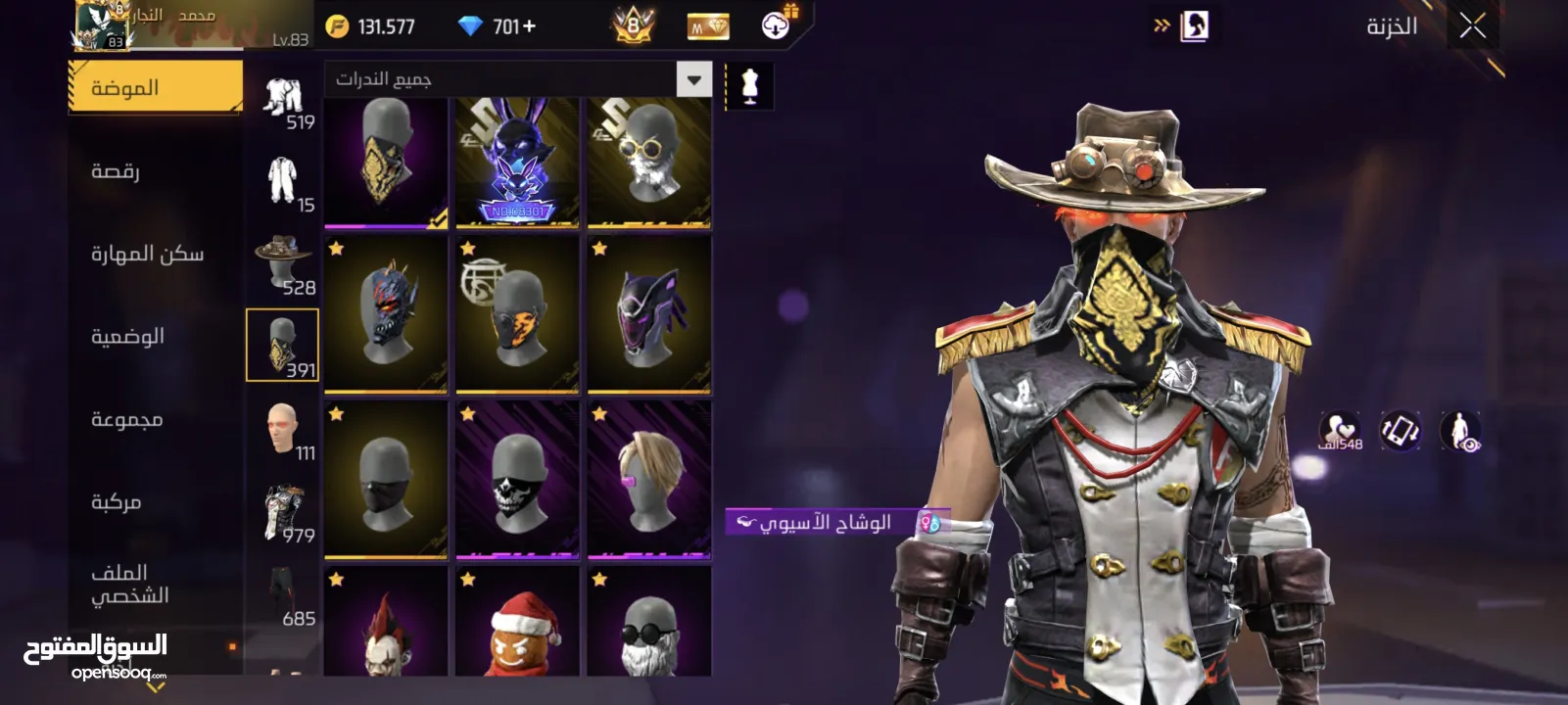Select the سكن المهارة skill skin tab

147,255
